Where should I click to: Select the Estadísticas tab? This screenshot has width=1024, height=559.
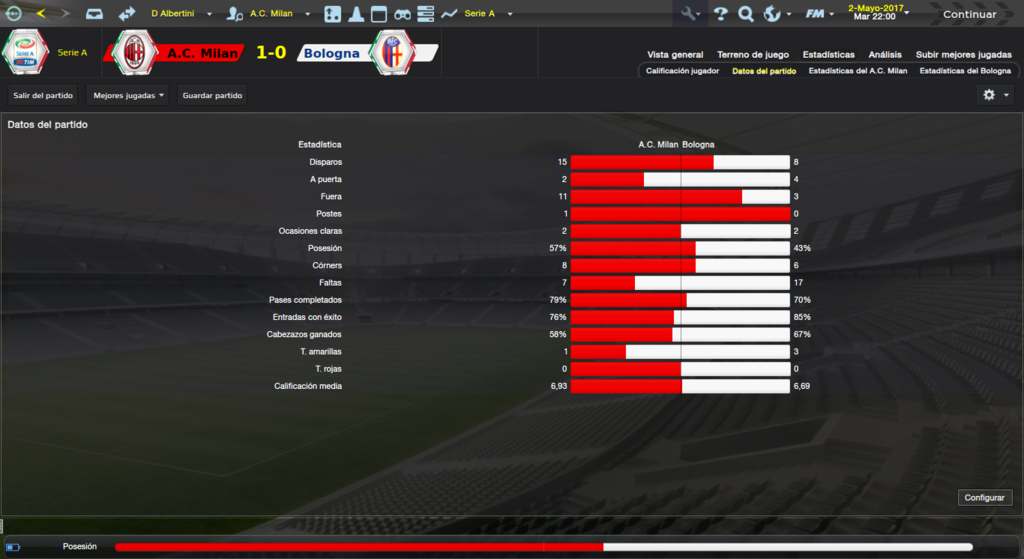828,55
